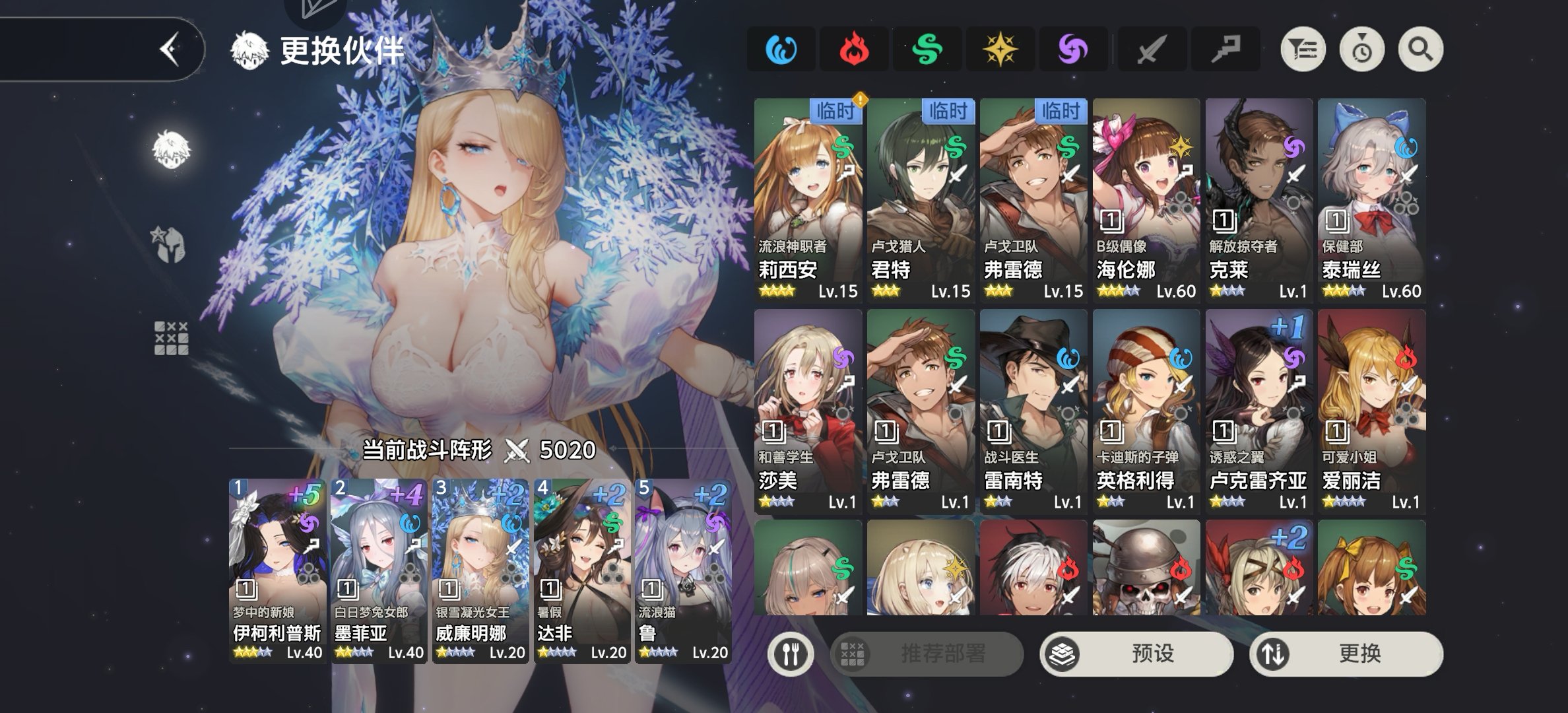Image resolution: width=1568 pixels, height=713 pixels.
Task: Select 泰瑞丝 保健部 partner card
Action: [1371, 200]
